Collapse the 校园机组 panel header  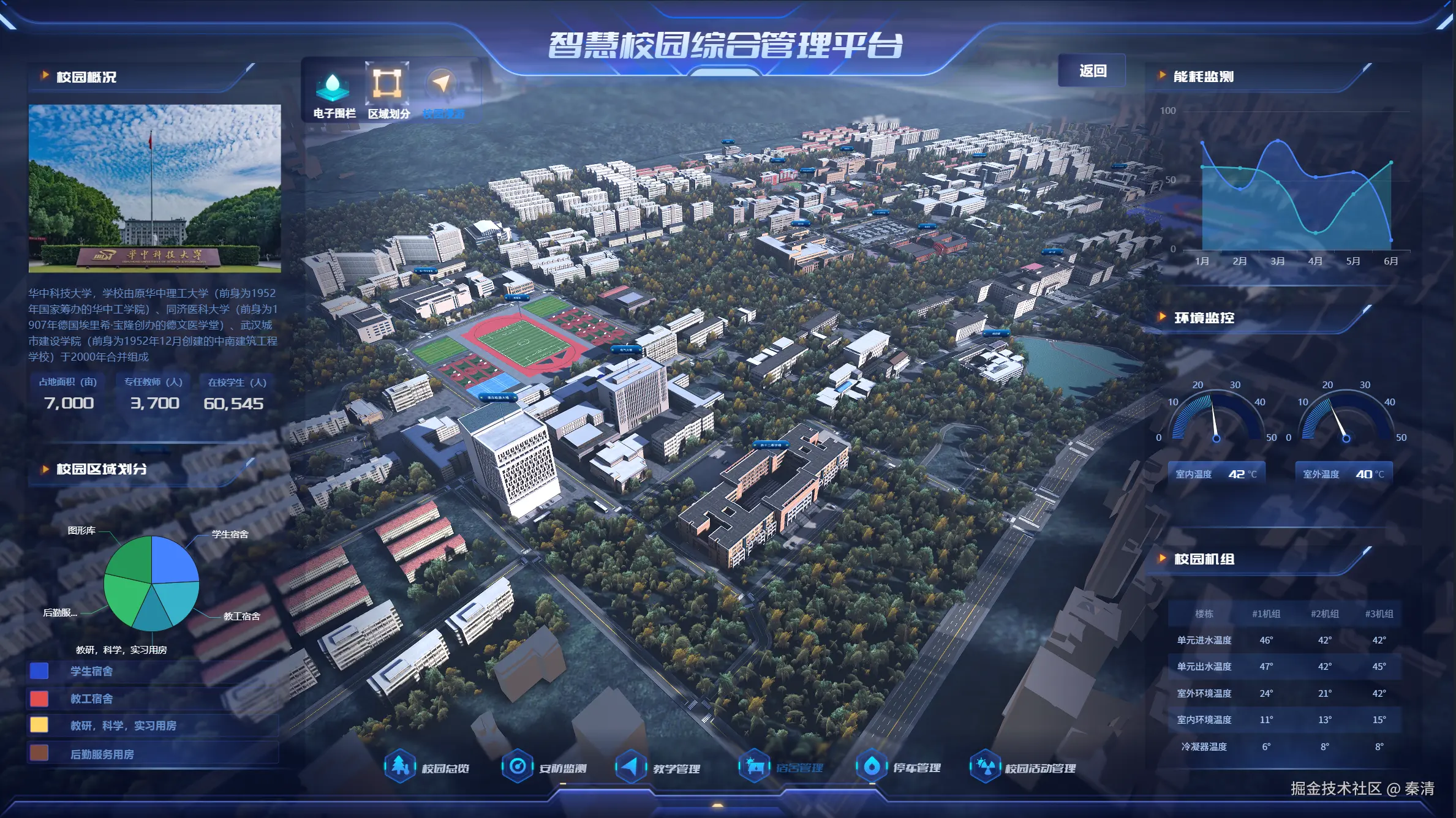coord(1203,560)
